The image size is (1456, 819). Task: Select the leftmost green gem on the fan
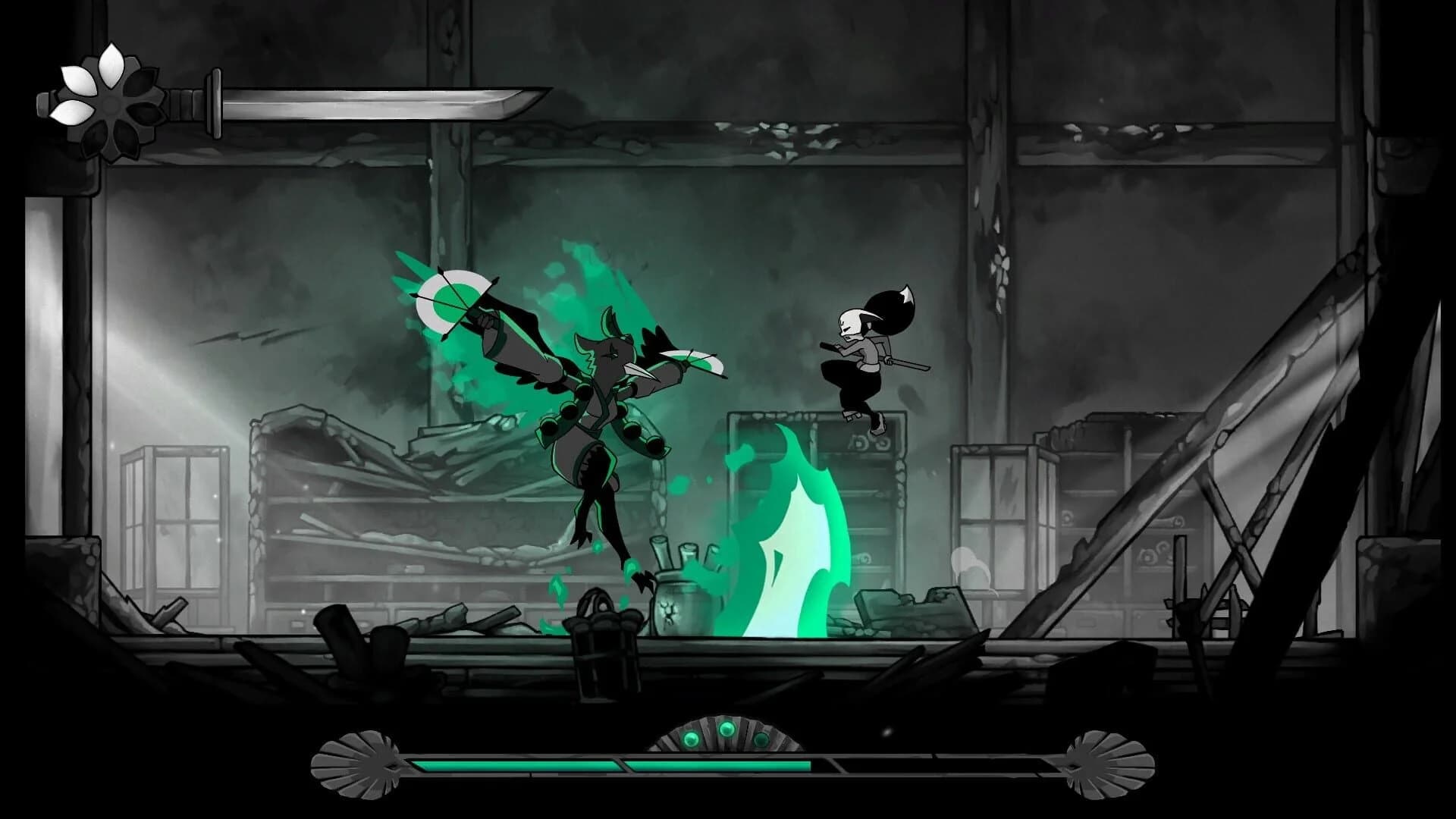(x=691, y=740)
